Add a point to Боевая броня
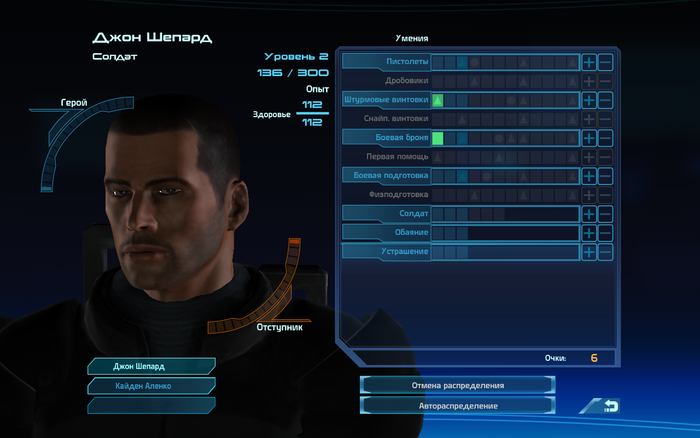Image resolution: width=700 pixels, height=438 pixels. (589, 138)
